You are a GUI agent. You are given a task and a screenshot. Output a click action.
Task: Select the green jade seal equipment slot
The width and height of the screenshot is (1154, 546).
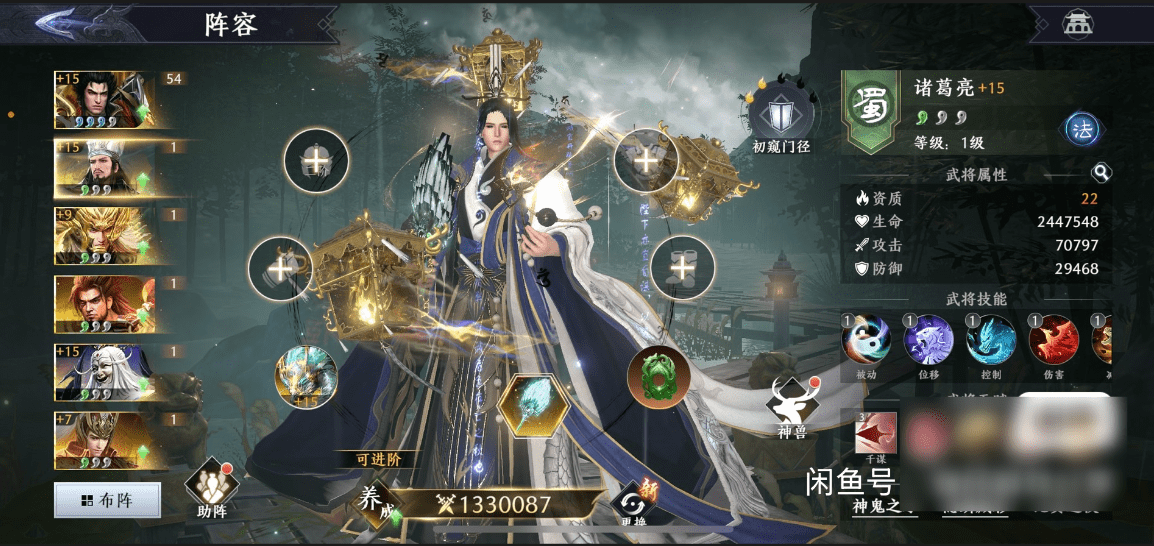658,378
